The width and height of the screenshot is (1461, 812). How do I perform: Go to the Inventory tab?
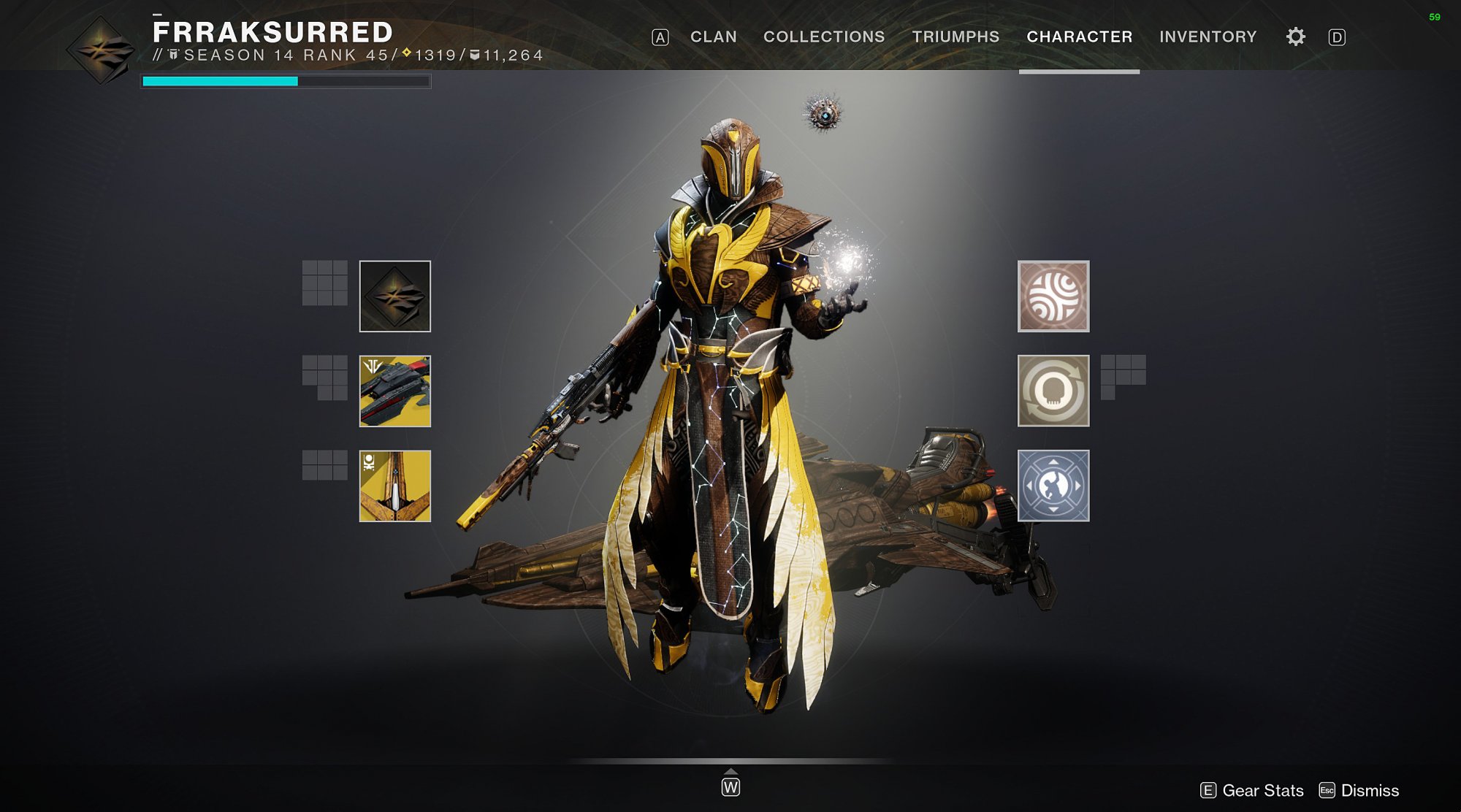click(1208, 37)
